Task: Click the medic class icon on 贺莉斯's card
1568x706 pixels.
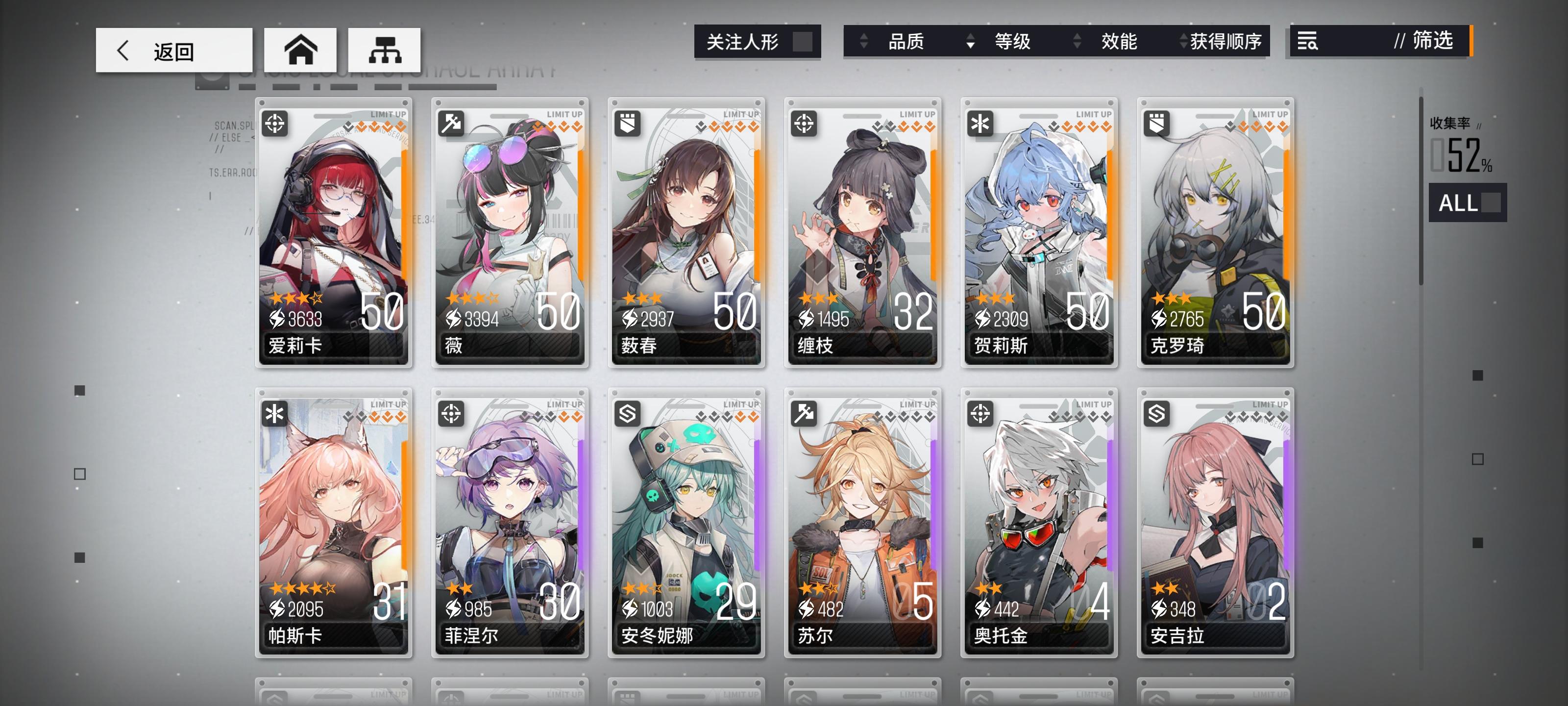Action: [x=980, y=125]
